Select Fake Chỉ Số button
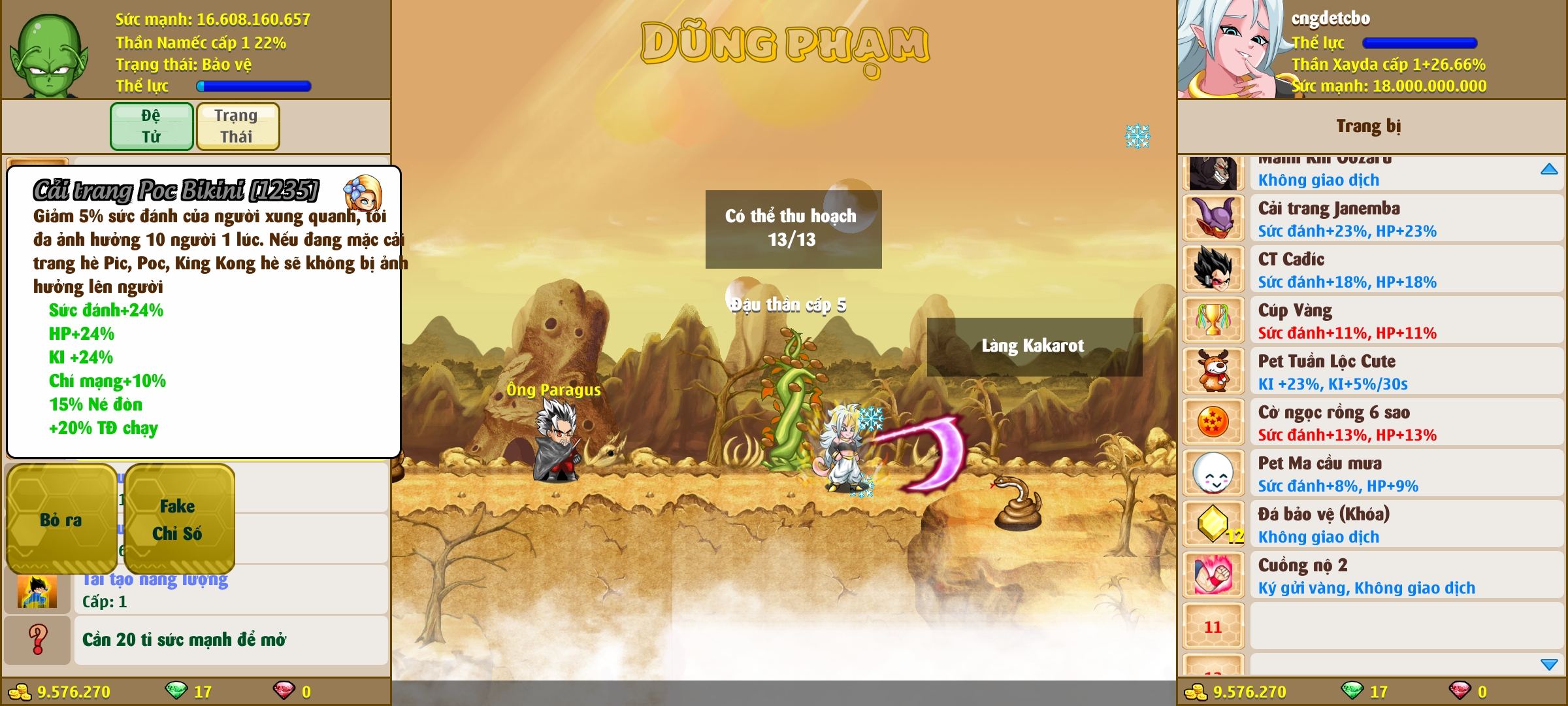Viewport: 1568px width, 706px height. coord(178,520)
